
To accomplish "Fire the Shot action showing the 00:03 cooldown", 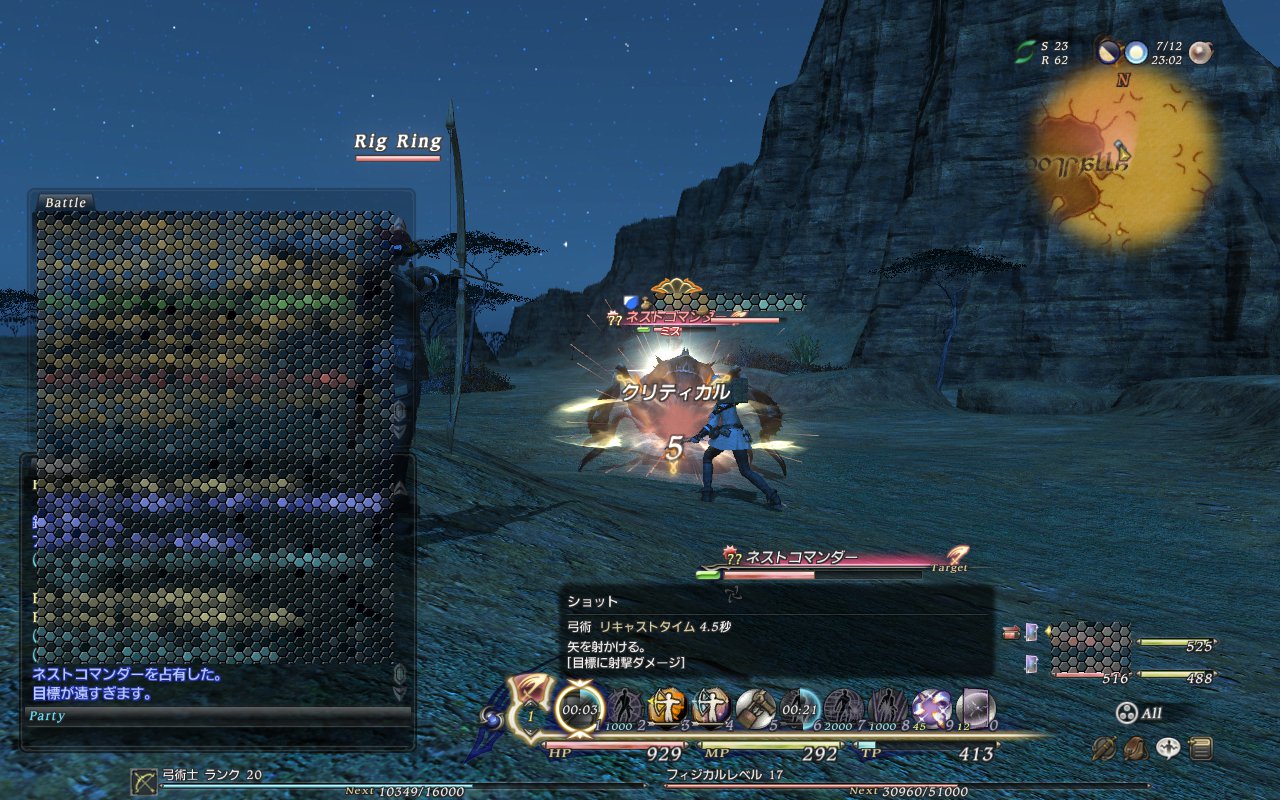I will [580, 707].
